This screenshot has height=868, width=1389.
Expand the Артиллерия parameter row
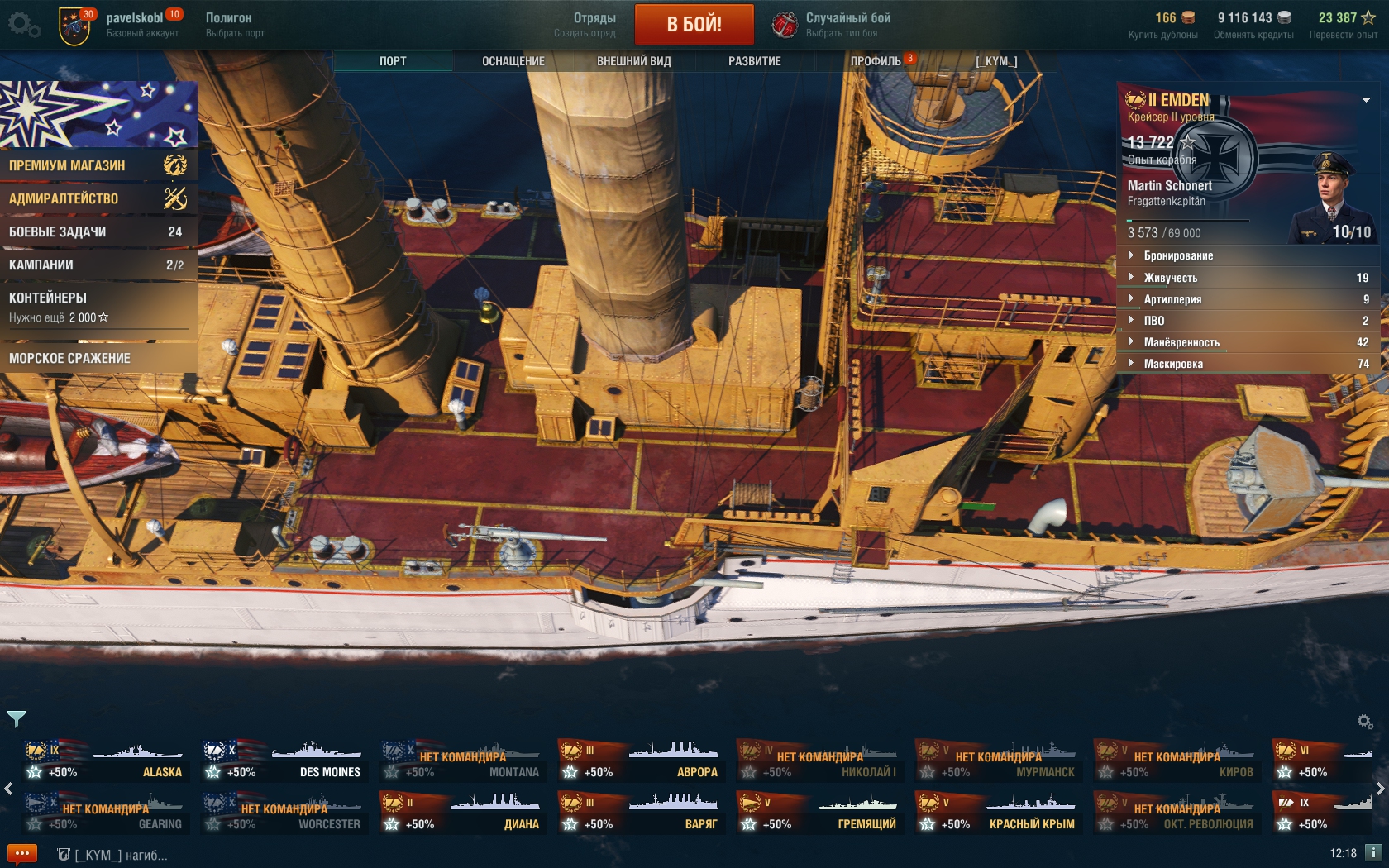(x=1172, y=299)
